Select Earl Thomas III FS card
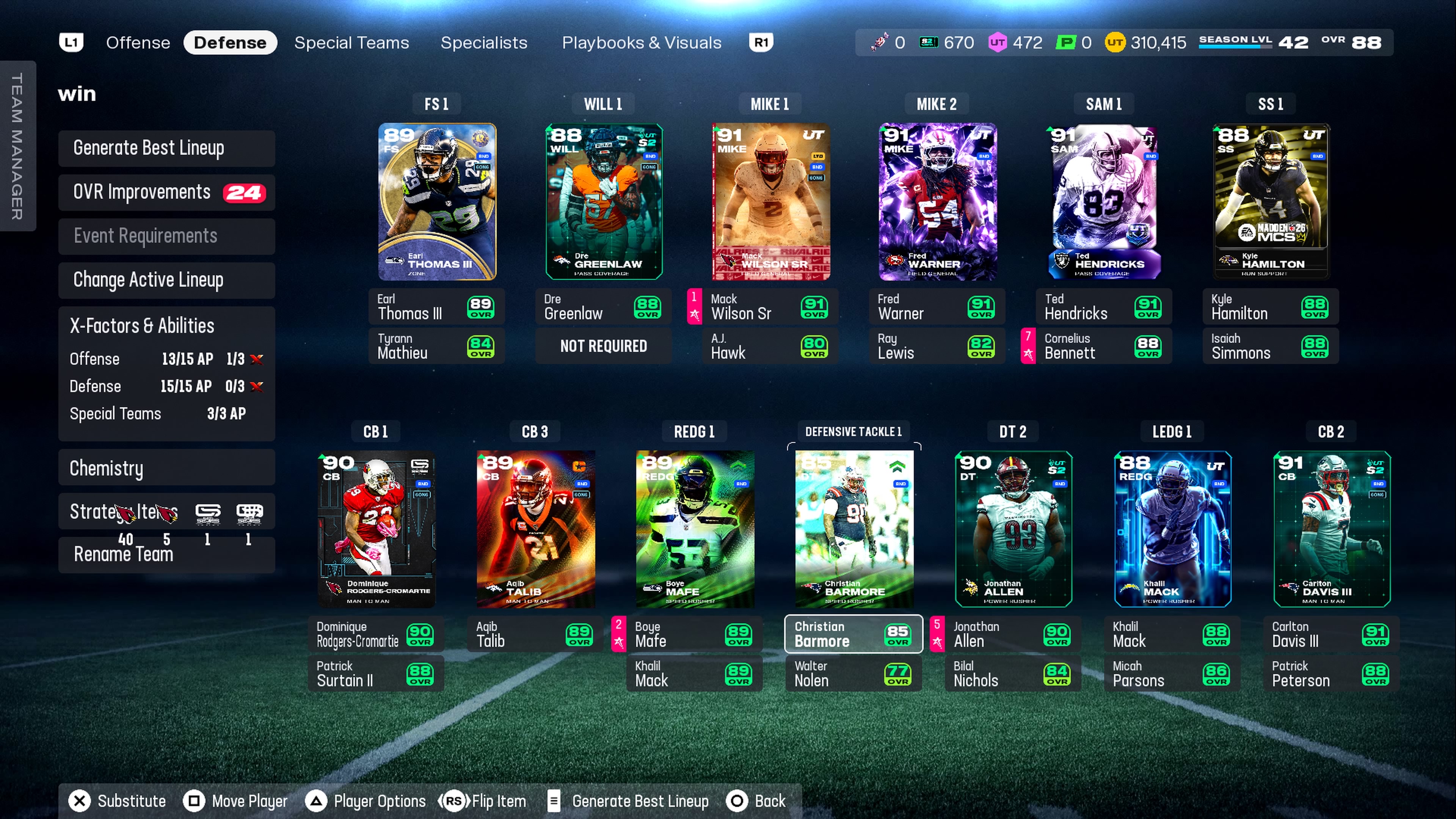1456x819 pixels. (437, 202)
